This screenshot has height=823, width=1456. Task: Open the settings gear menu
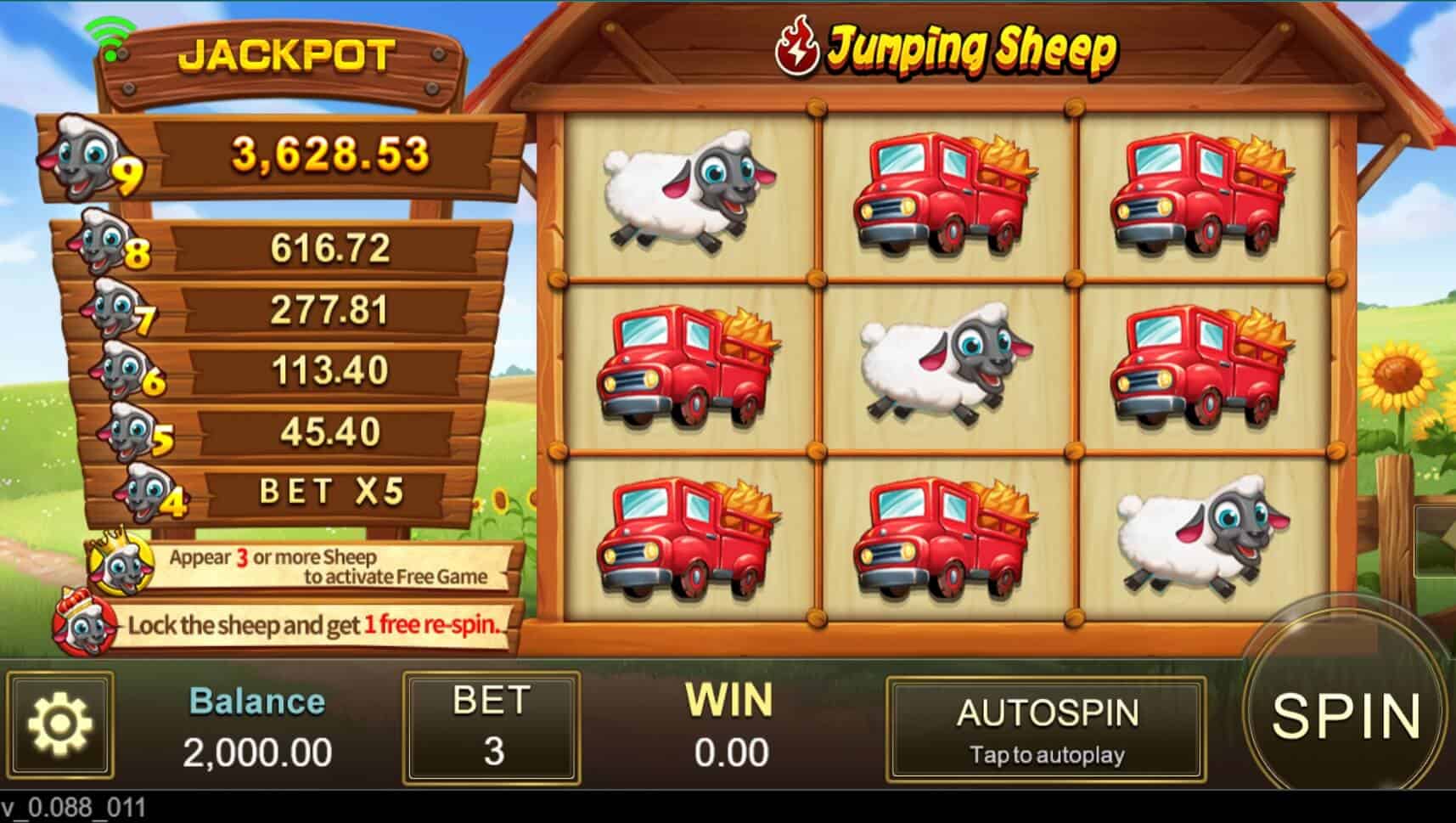coord(61,726)
